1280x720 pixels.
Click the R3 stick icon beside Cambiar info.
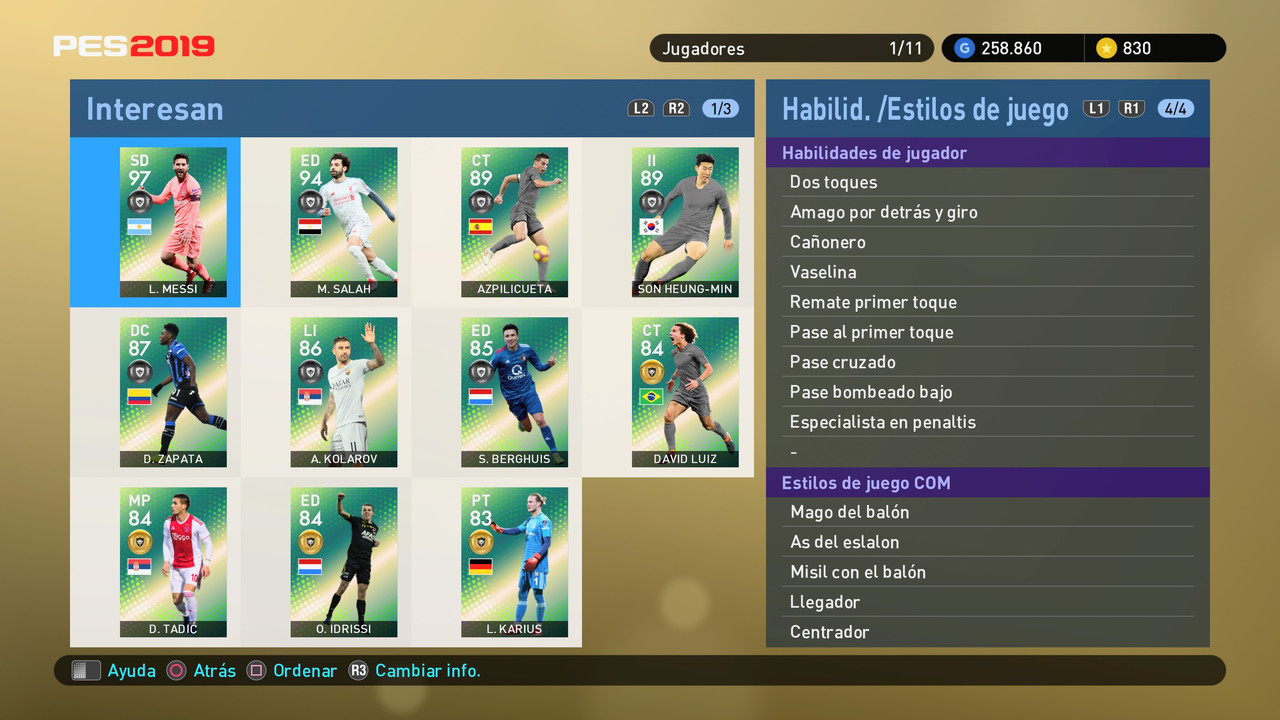point(358,671)
